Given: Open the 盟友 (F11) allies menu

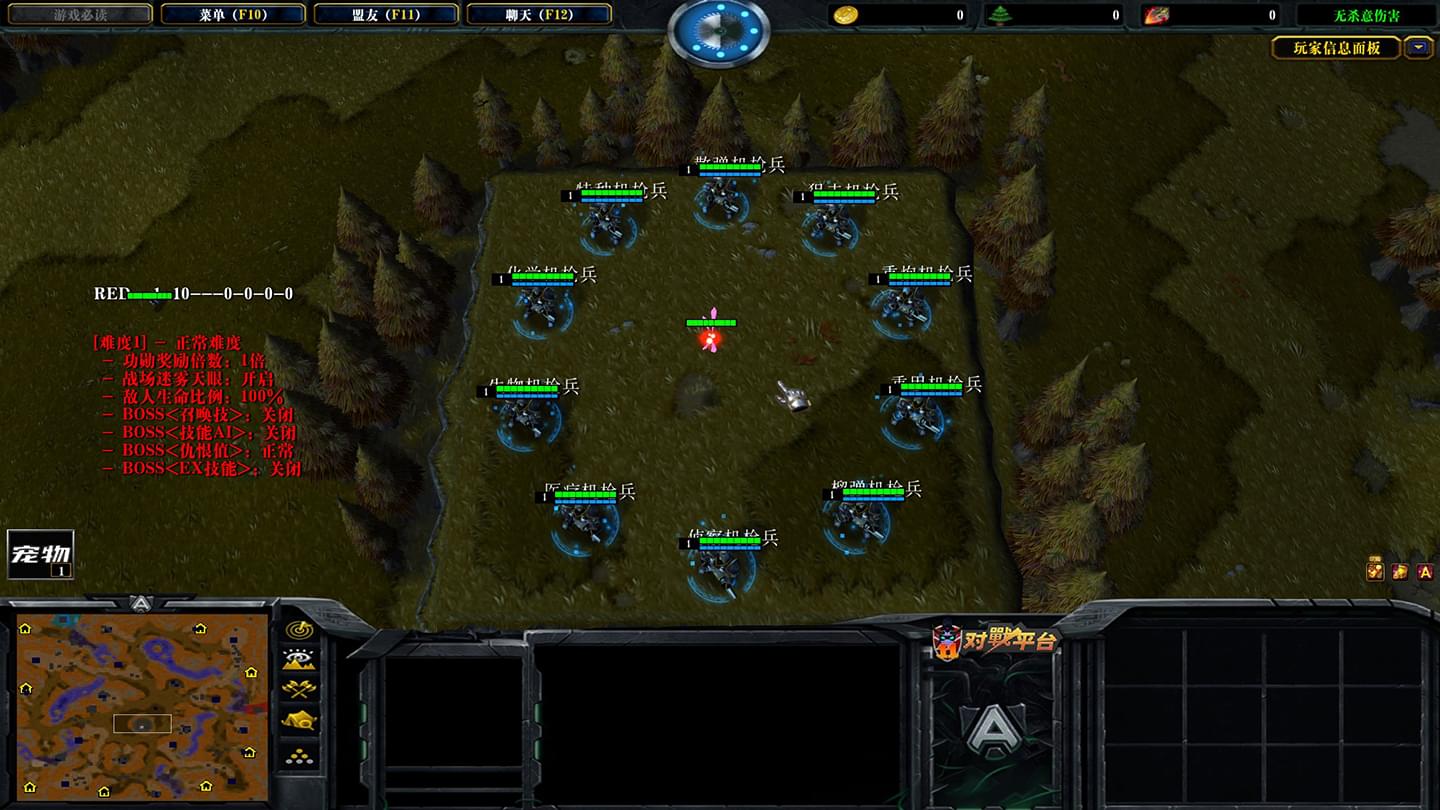Looking at the screenshot, I should click(385, 15).
